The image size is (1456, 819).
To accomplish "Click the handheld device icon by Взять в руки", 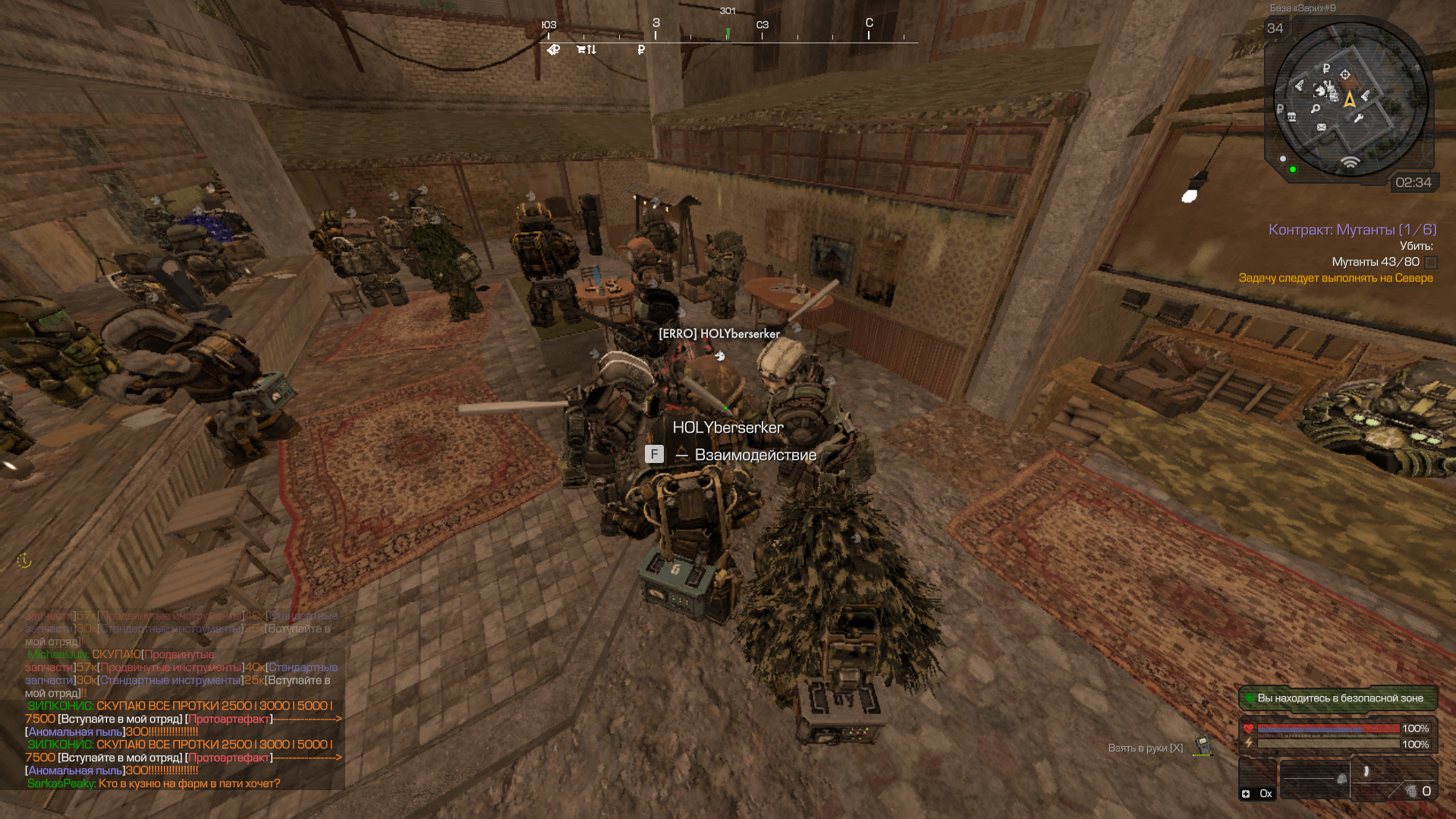I will tap(1202, 745).
